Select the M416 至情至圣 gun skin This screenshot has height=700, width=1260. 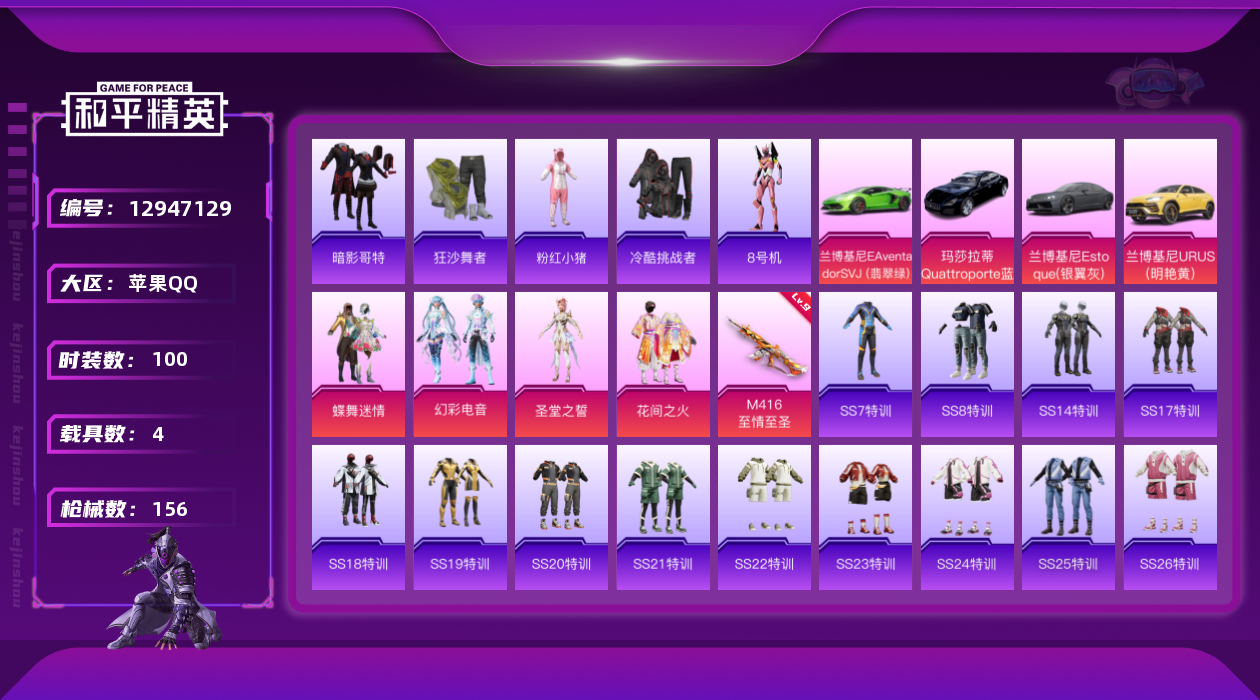[x=764, y=363]
